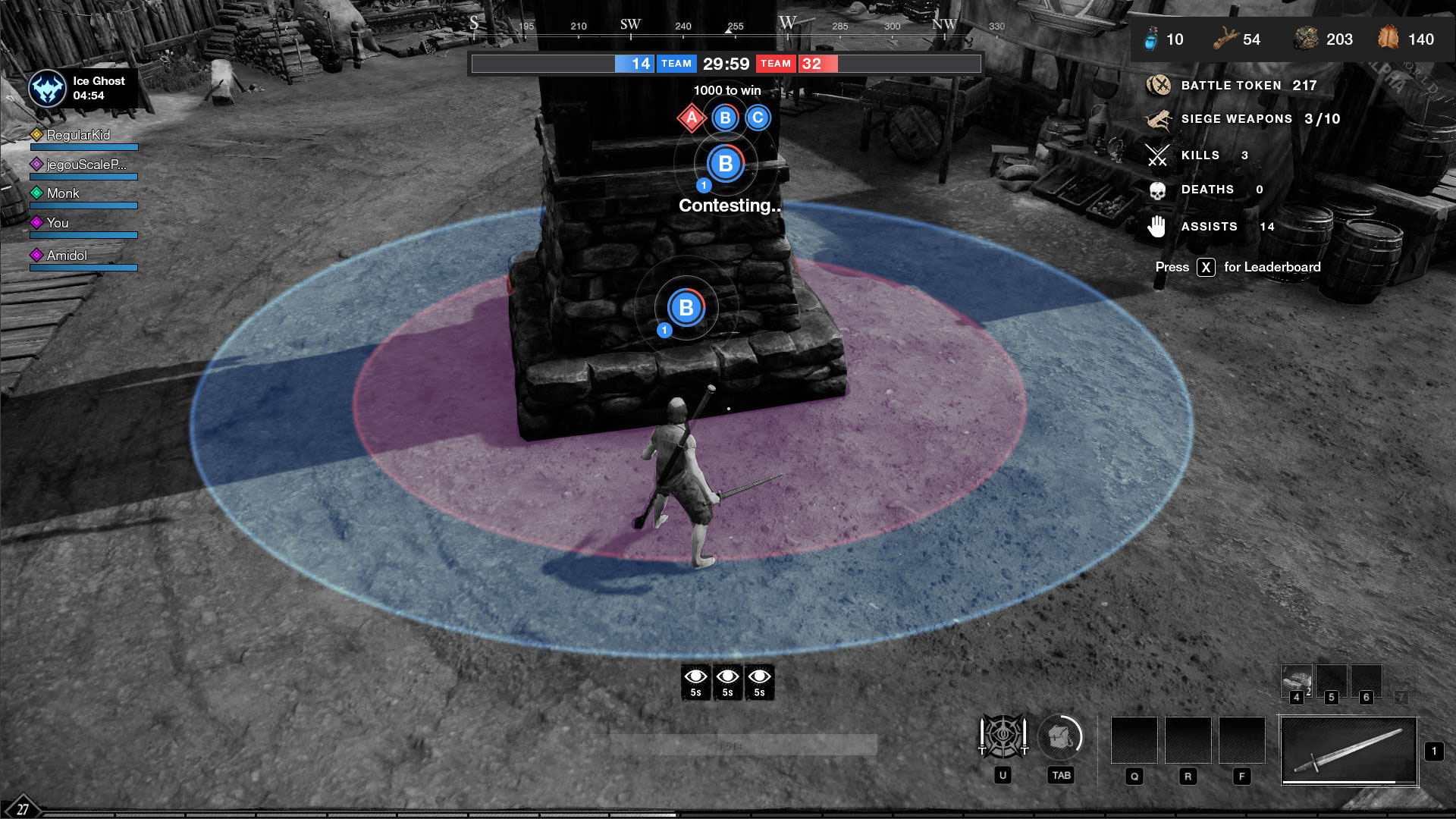Click the blue potion resource icon
Viewport: 1456px width, 819px height.
(1151, 39)
